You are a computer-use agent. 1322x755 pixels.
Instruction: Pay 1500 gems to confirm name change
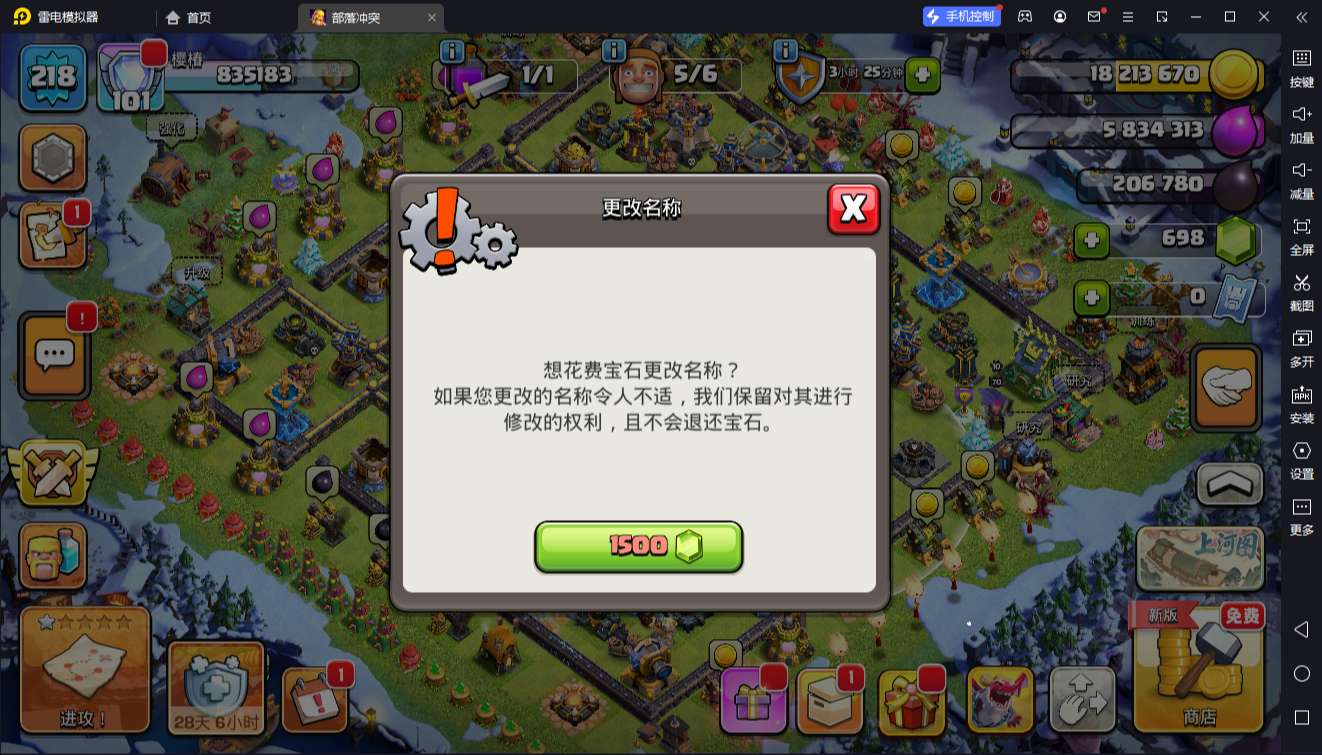click(639, 546)
